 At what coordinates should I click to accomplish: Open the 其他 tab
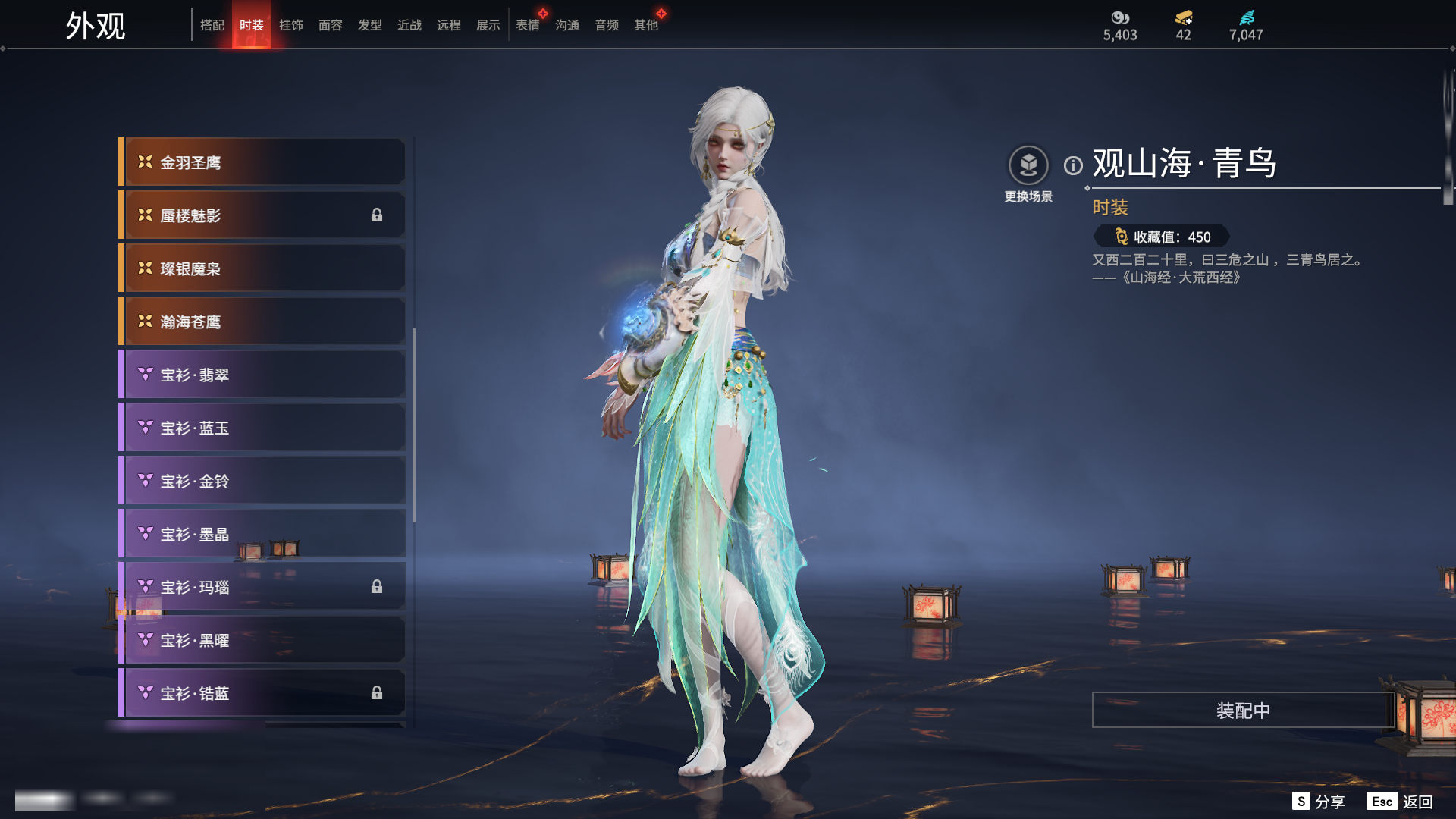pos(646,25)
